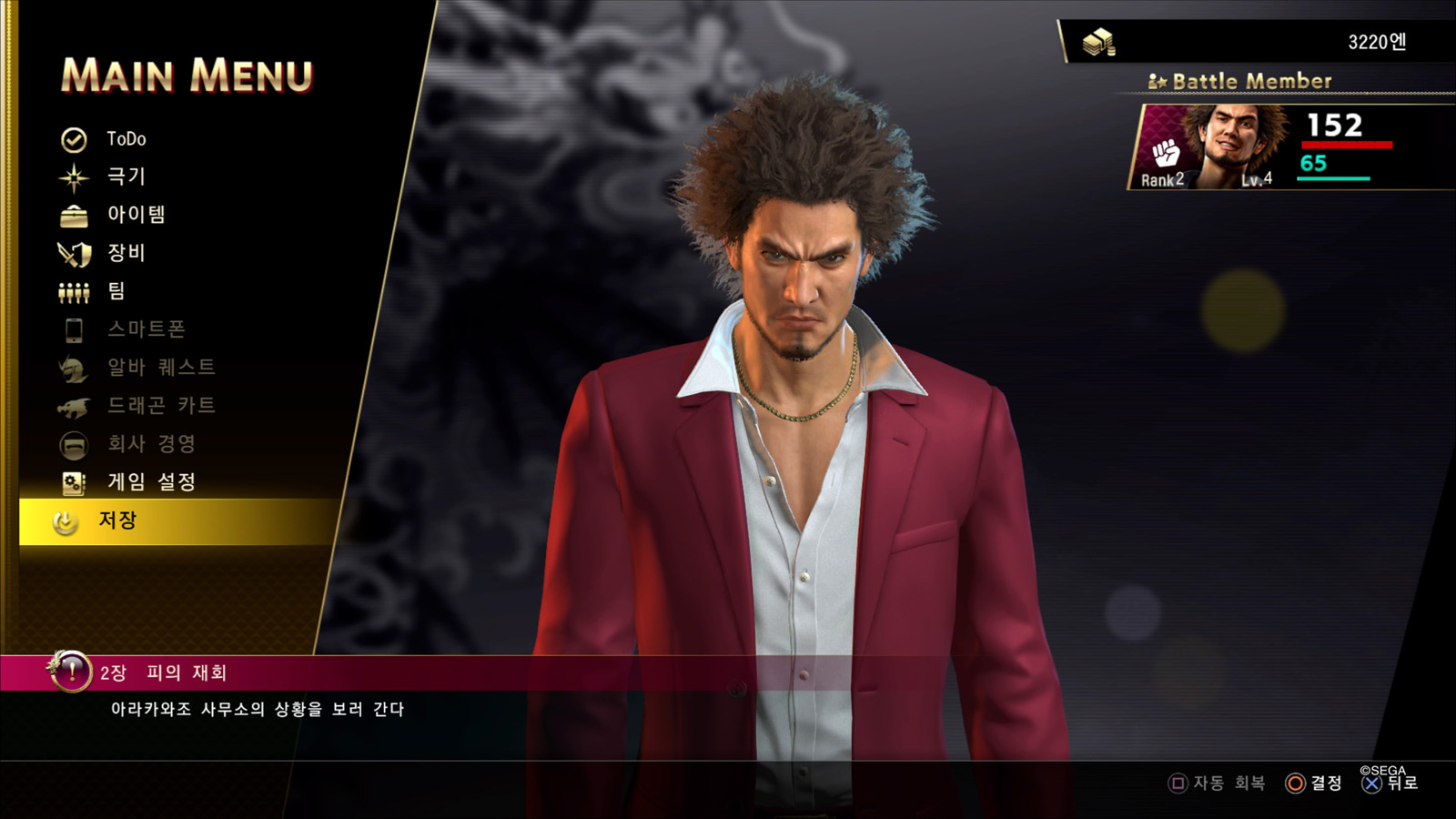The width and height of the screenshot is (1456, 819).
Task: Select 극기 from the main menu
Action: coord(126,177)
